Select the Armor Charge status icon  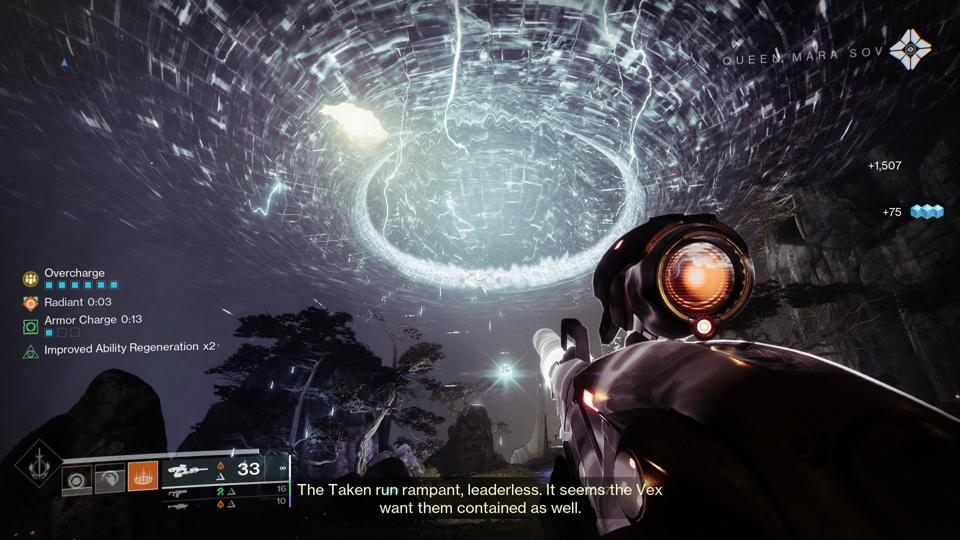[x=31, y=326]
